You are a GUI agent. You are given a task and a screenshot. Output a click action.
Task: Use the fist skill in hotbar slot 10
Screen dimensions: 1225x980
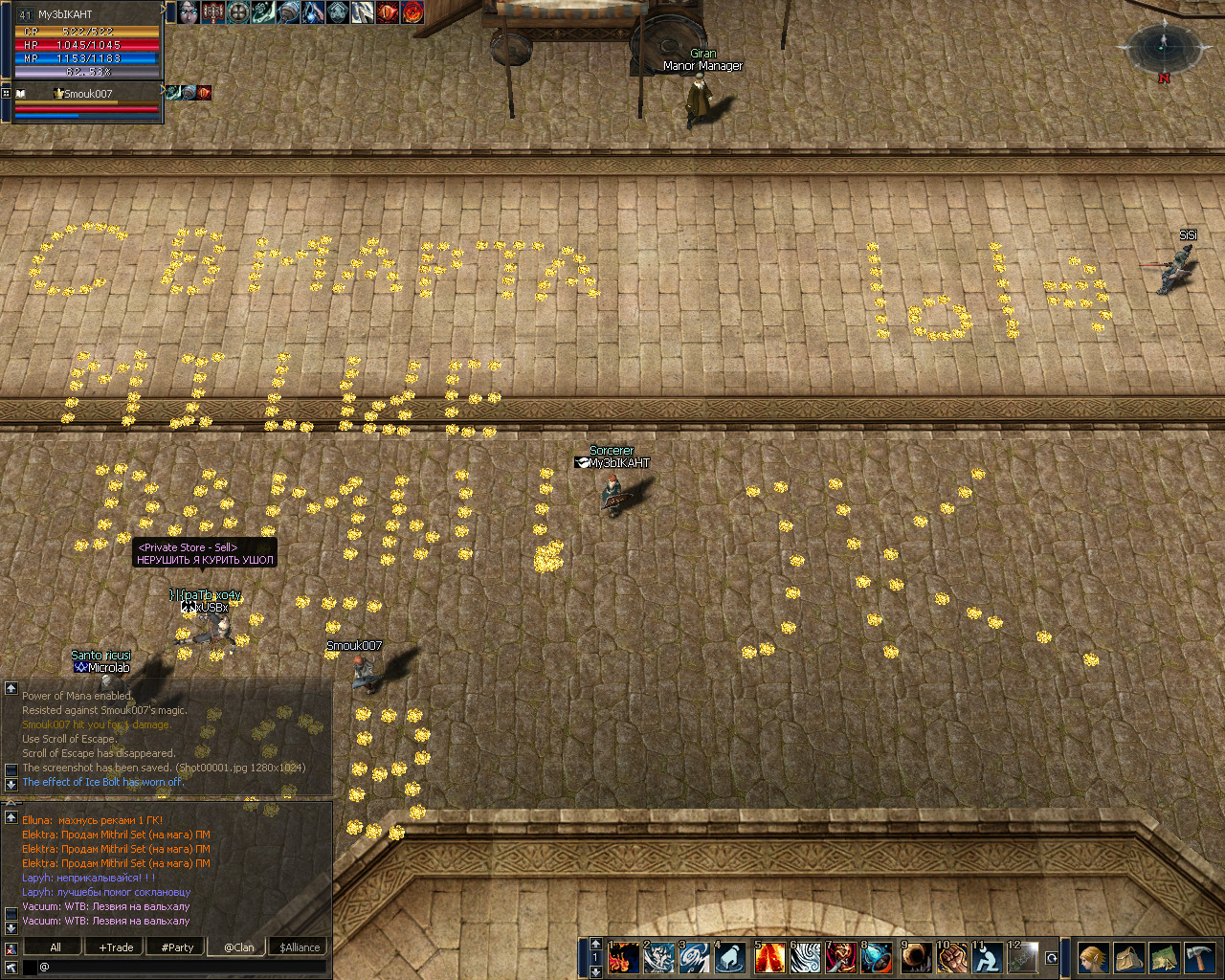coord(951,957)
